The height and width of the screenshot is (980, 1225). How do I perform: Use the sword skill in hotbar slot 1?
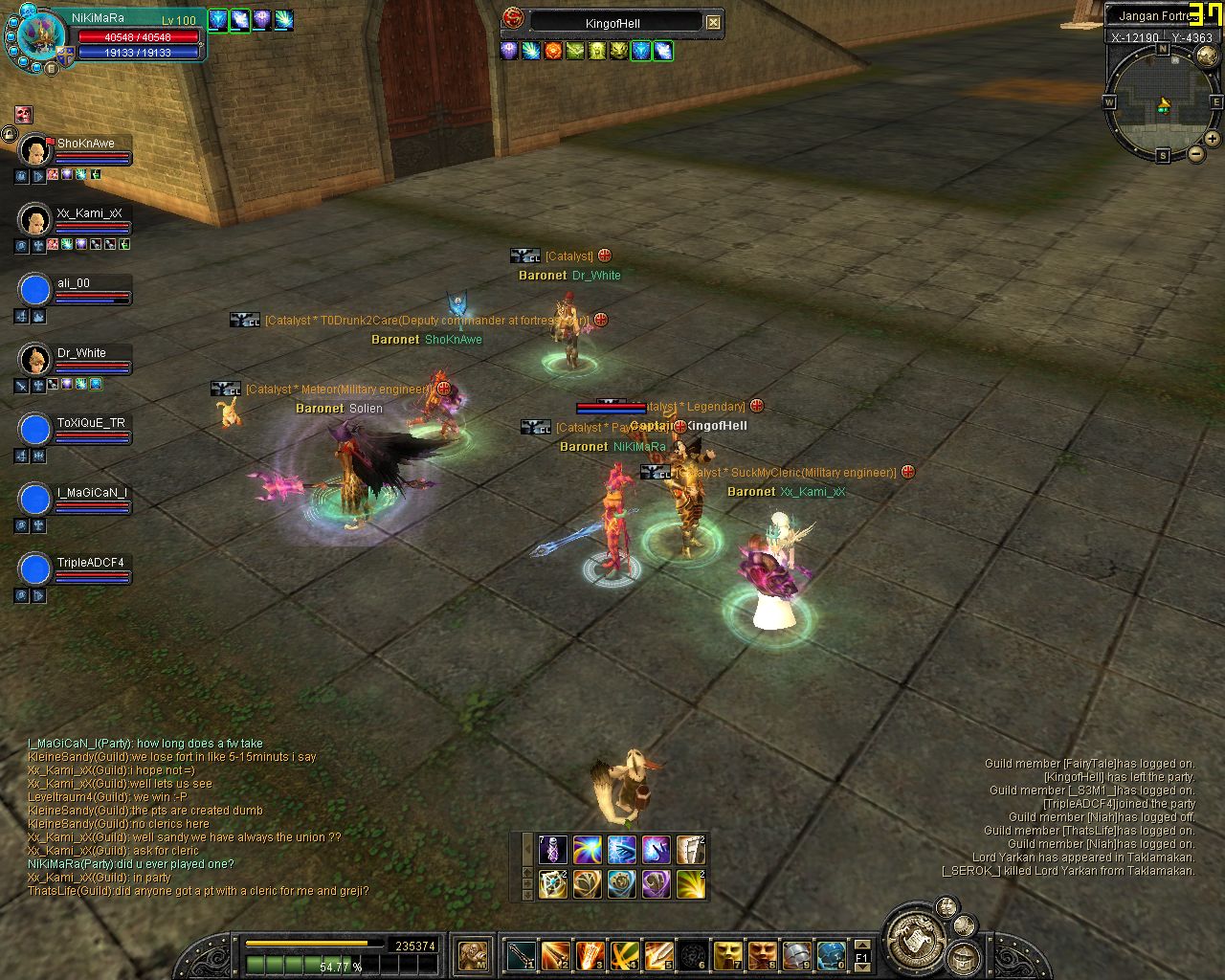tap(522, 954)
